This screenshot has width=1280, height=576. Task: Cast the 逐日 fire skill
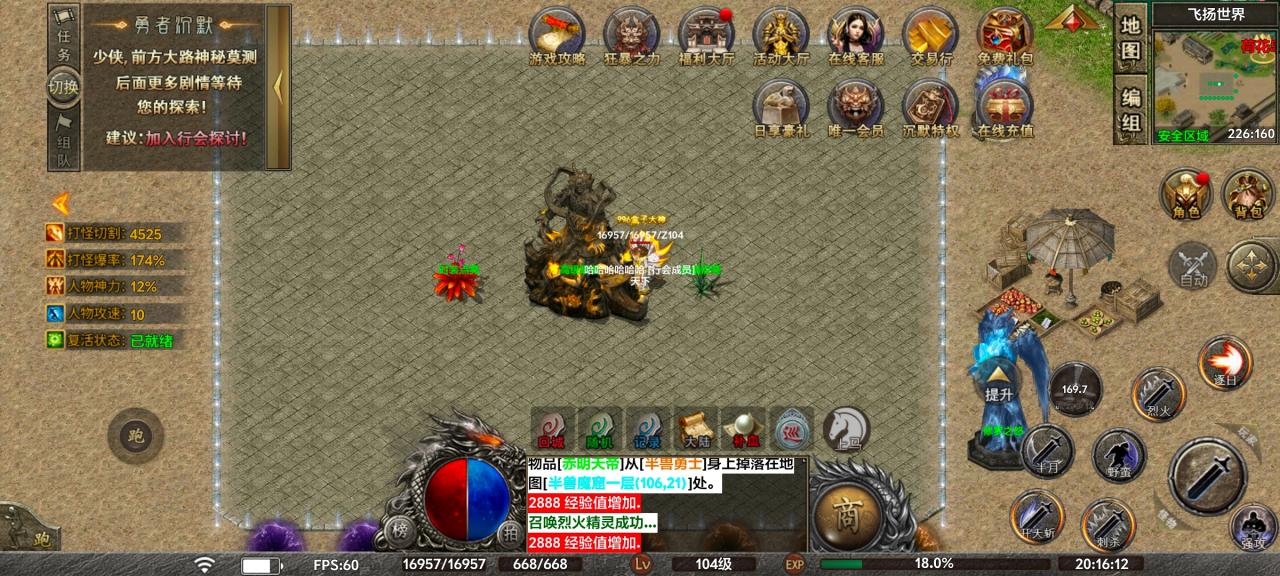click(x=1225, y=362)
